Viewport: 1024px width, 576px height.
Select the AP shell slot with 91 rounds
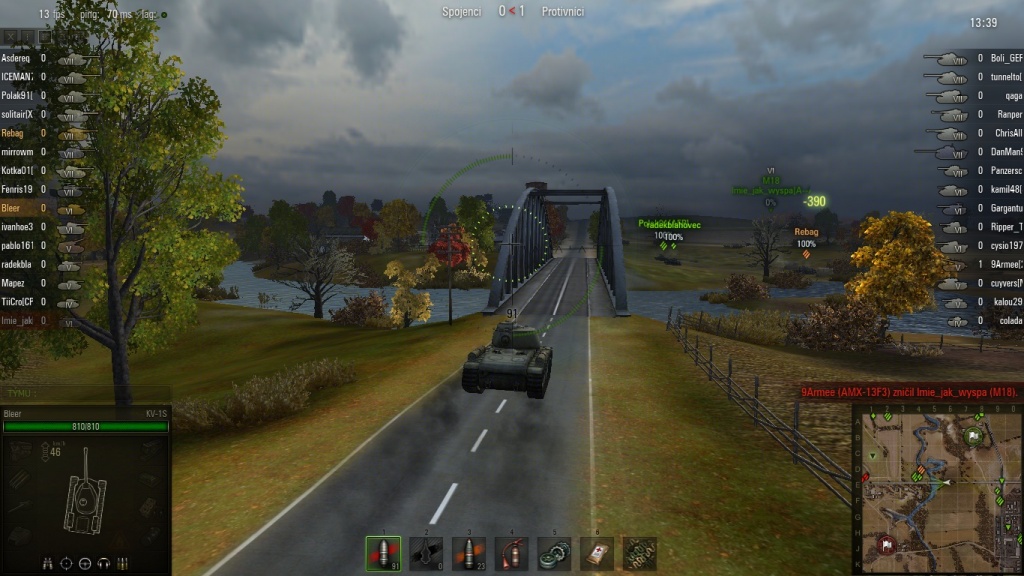coord(383,552)
